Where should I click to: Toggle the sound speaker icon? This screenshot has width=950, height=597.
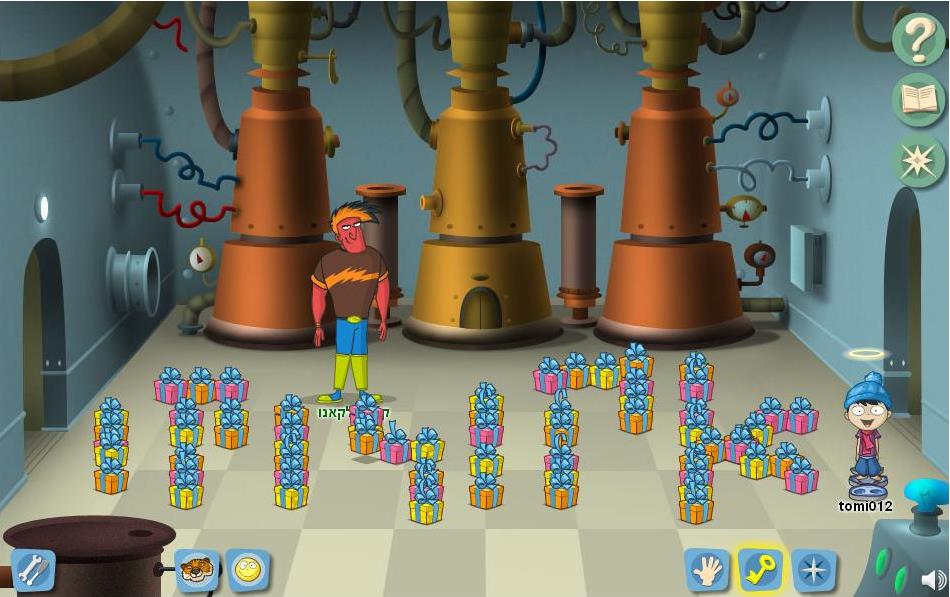click(x=933, y=579)
